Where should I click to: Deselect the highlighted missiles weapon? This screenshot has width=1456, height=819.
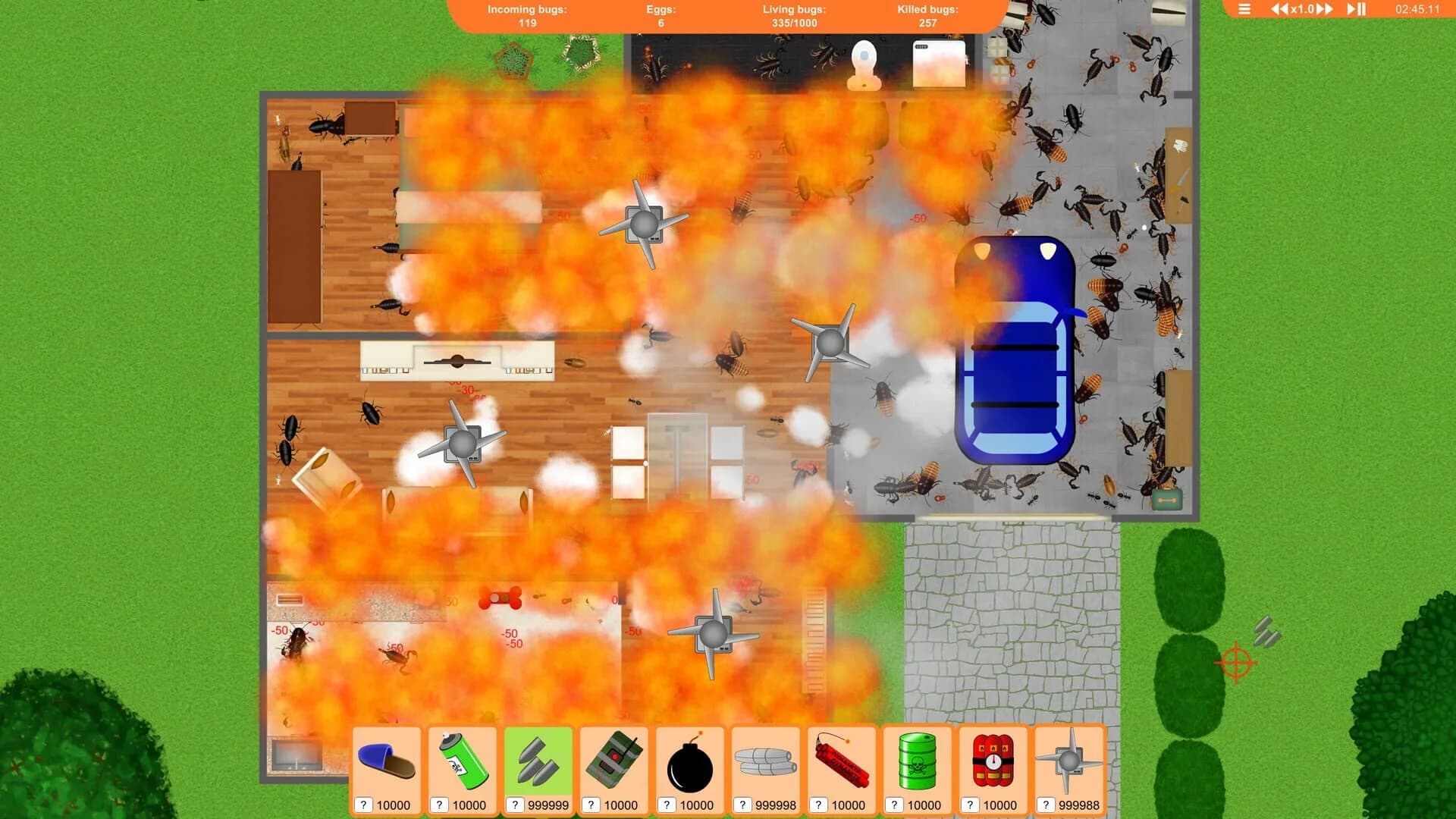coord(538,762)
